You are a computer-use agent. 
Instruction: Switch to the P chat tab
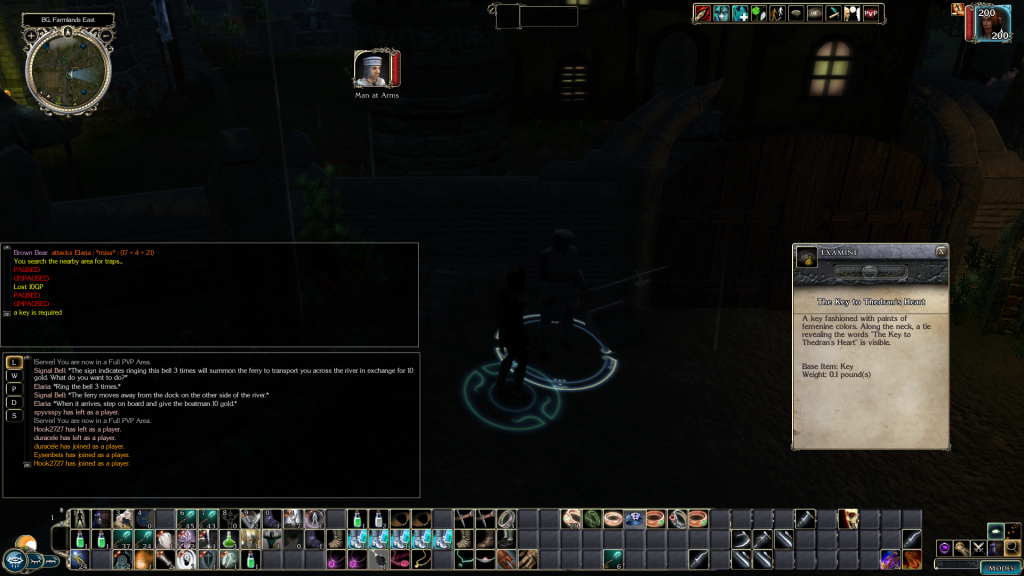coord(15,388)
